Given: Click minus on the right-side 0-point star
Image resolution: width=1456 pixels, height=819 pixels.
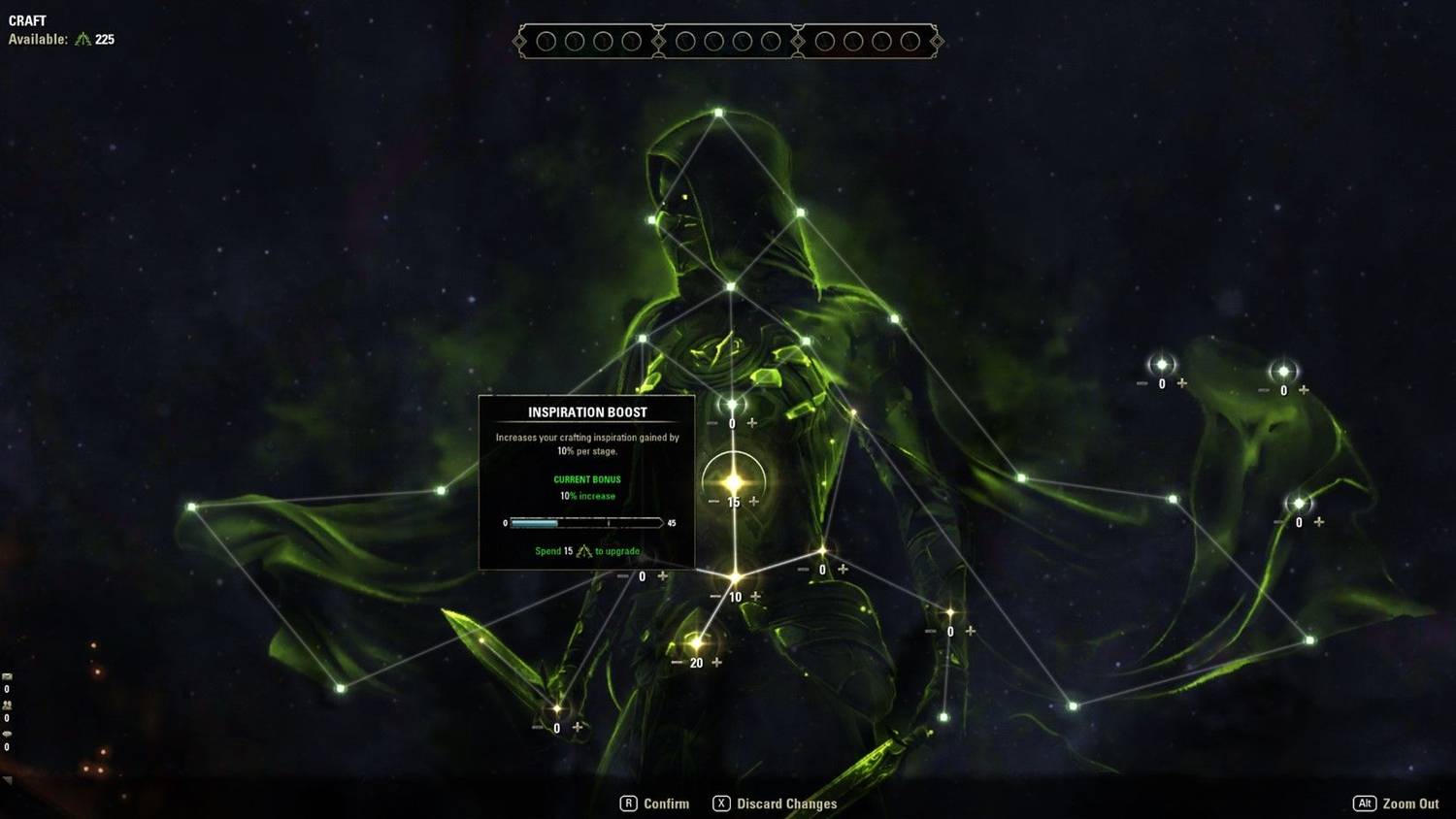Looking at the screenshot, I should click(x=1278, y=523).
